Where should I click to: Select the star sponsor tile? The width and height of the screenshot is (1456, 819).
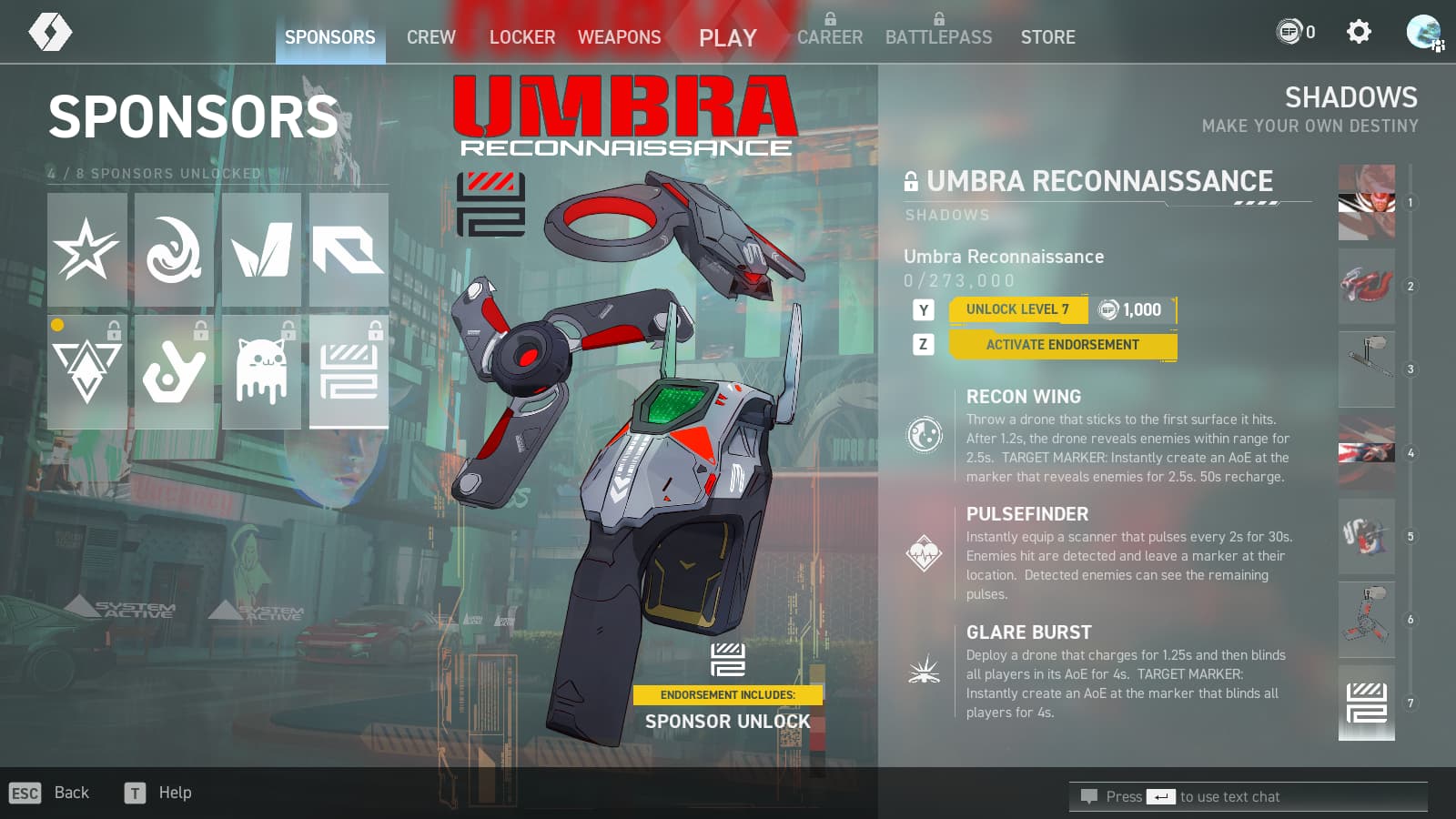pos(87,249)
